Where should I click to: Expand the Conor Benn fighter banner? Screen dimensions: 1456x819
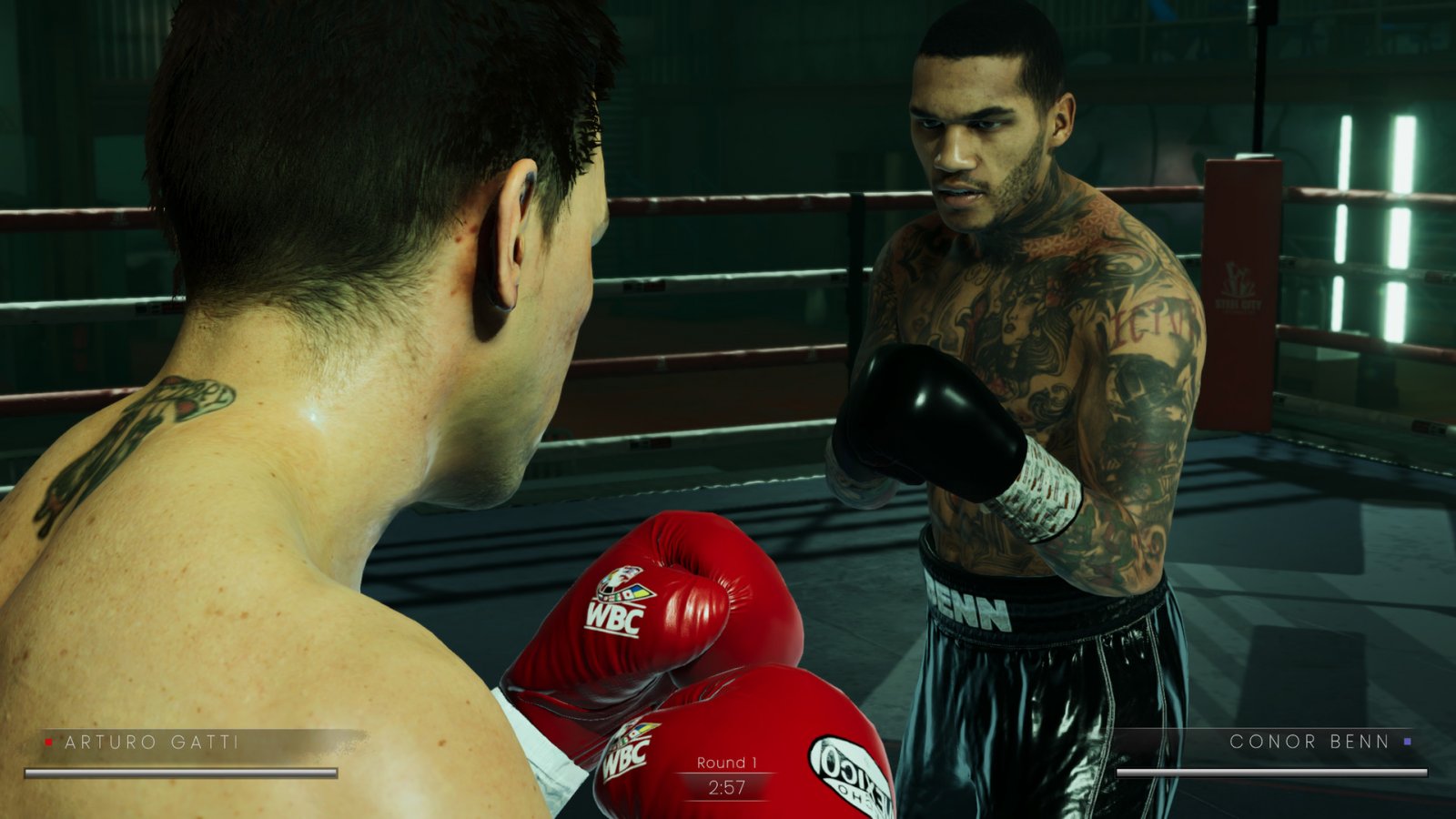[1274, 755]
